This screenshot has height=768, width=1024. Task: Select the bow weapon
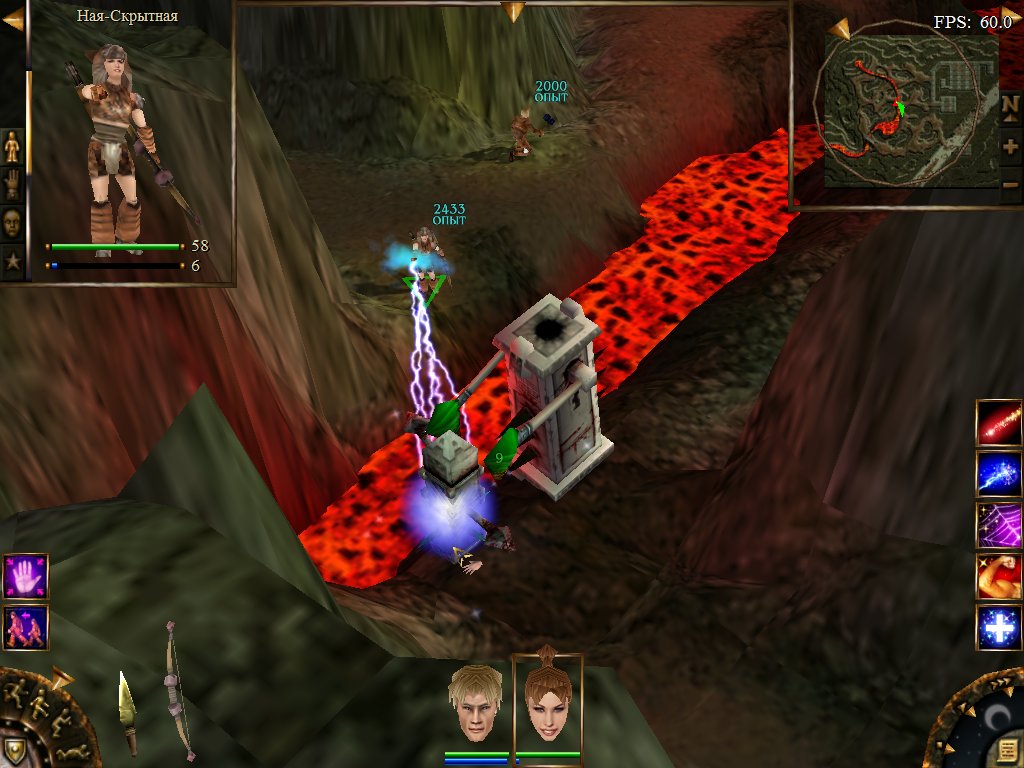point(177,690)
